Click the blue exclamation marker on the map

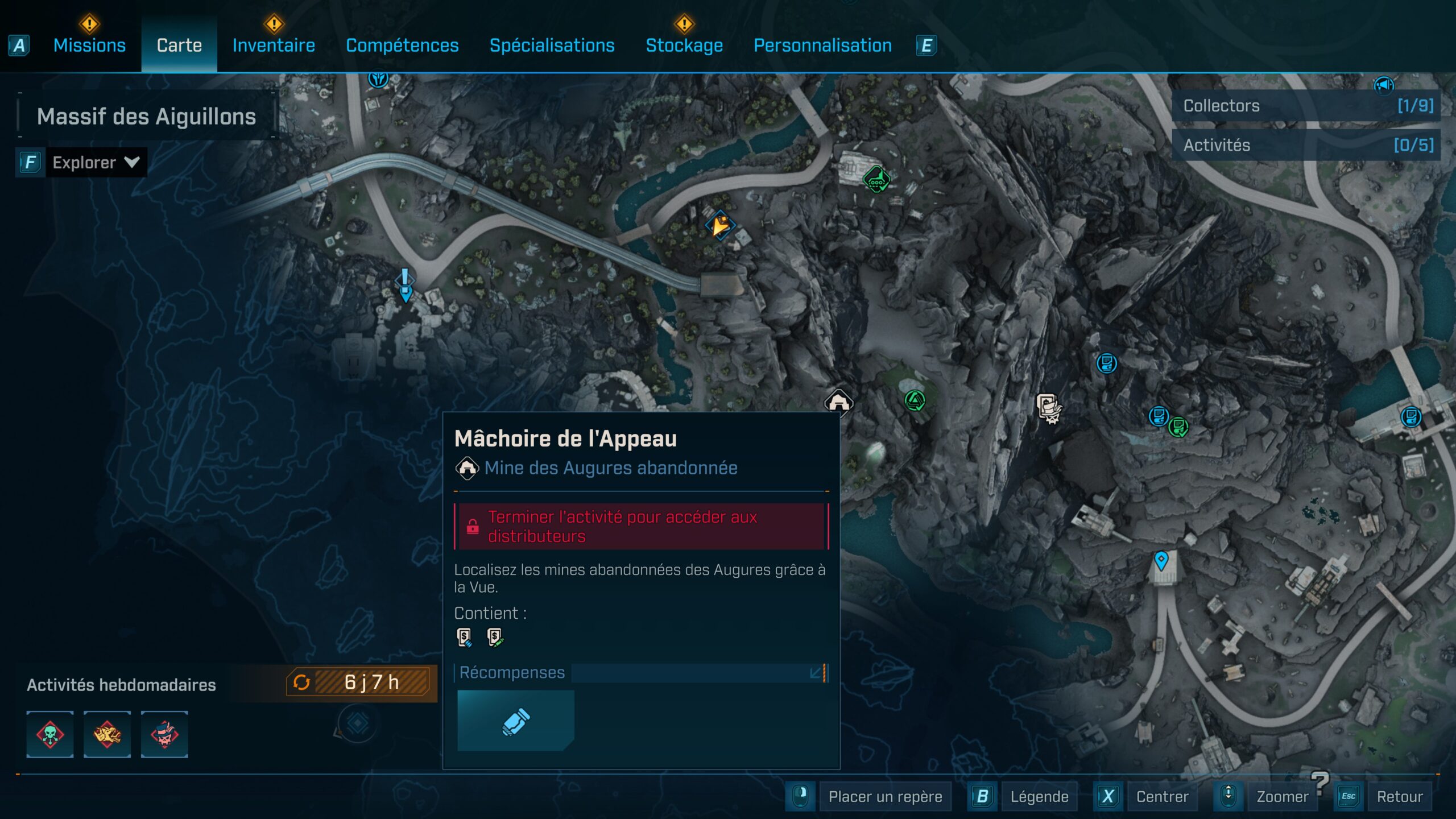point(404,283)
